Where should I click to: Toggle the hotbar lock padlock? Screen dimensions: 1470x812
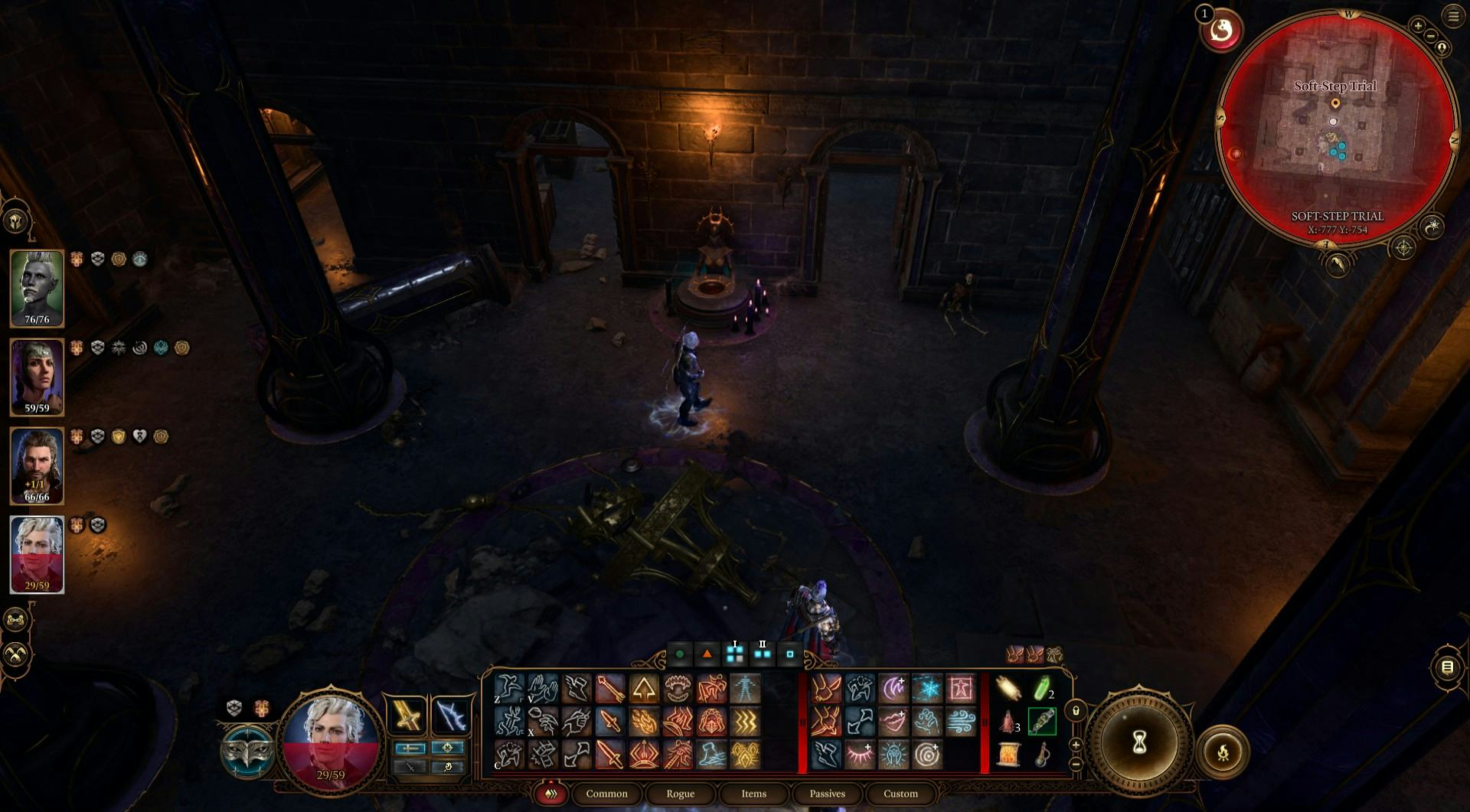1076,712
